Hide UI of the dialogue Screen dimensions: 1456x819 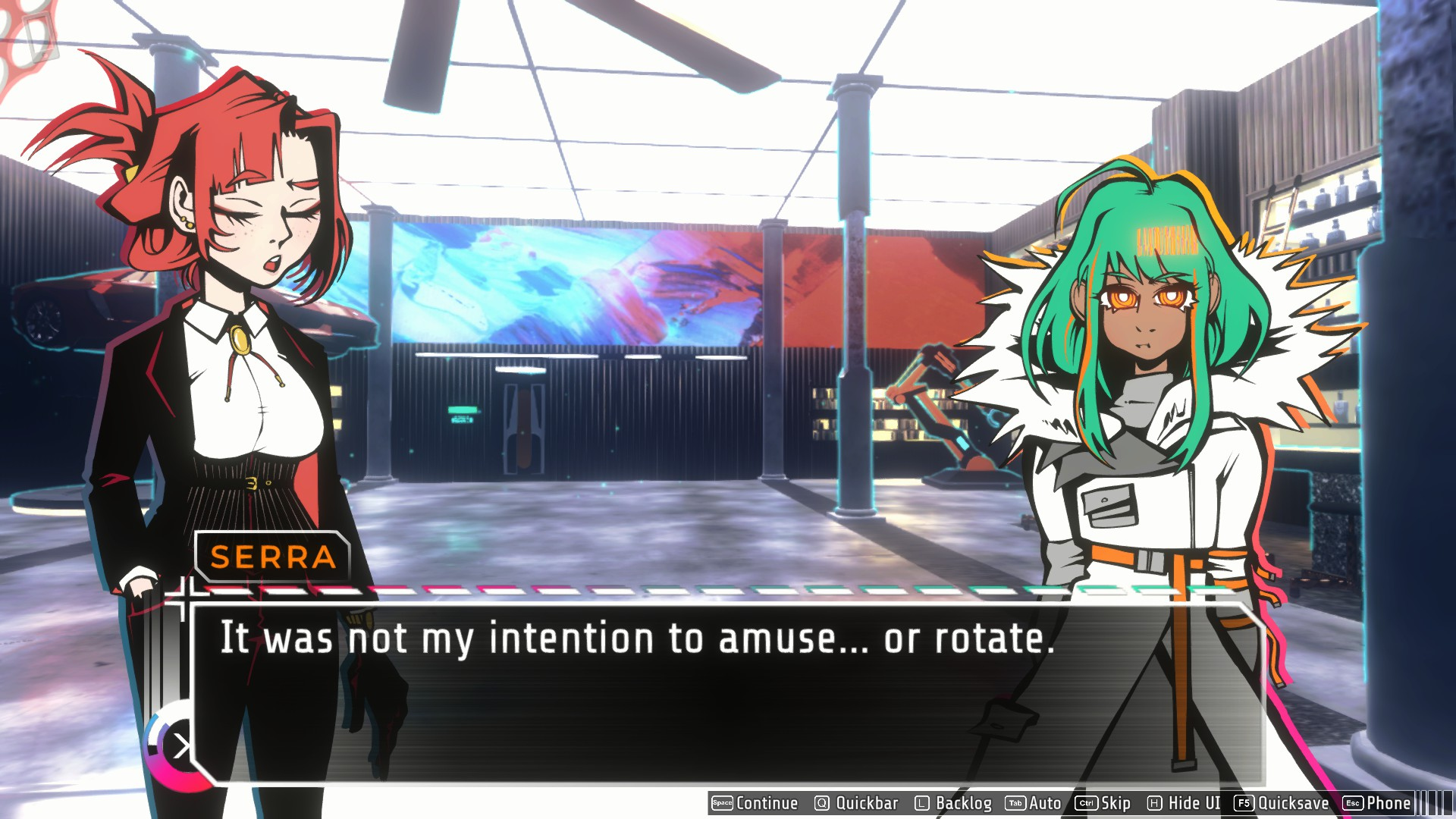[1184, 803]
